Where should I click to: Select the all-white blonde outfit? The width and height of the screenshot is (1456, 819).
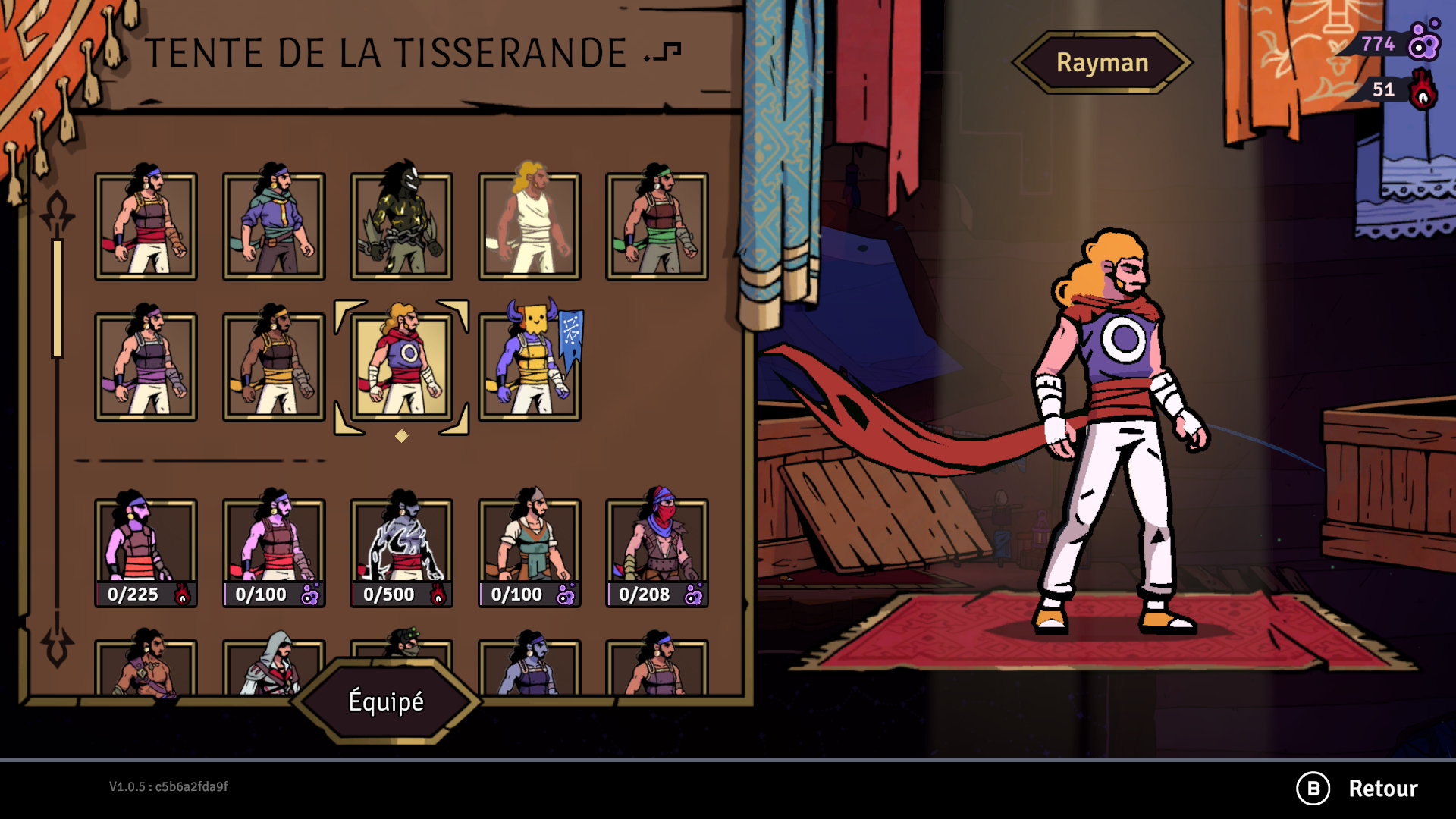tap(529, 226)
